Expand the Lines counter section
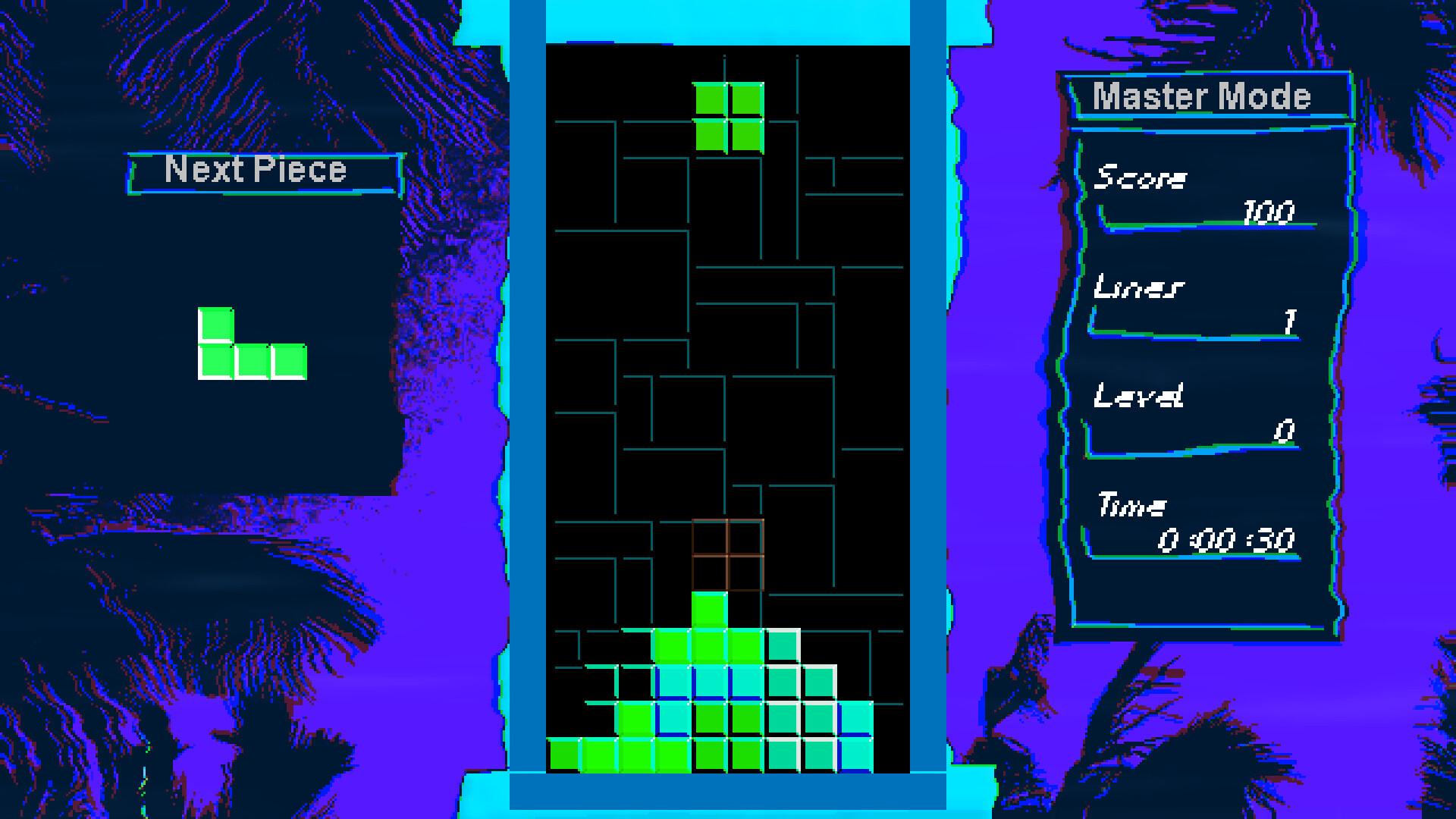 point(1137,288)
